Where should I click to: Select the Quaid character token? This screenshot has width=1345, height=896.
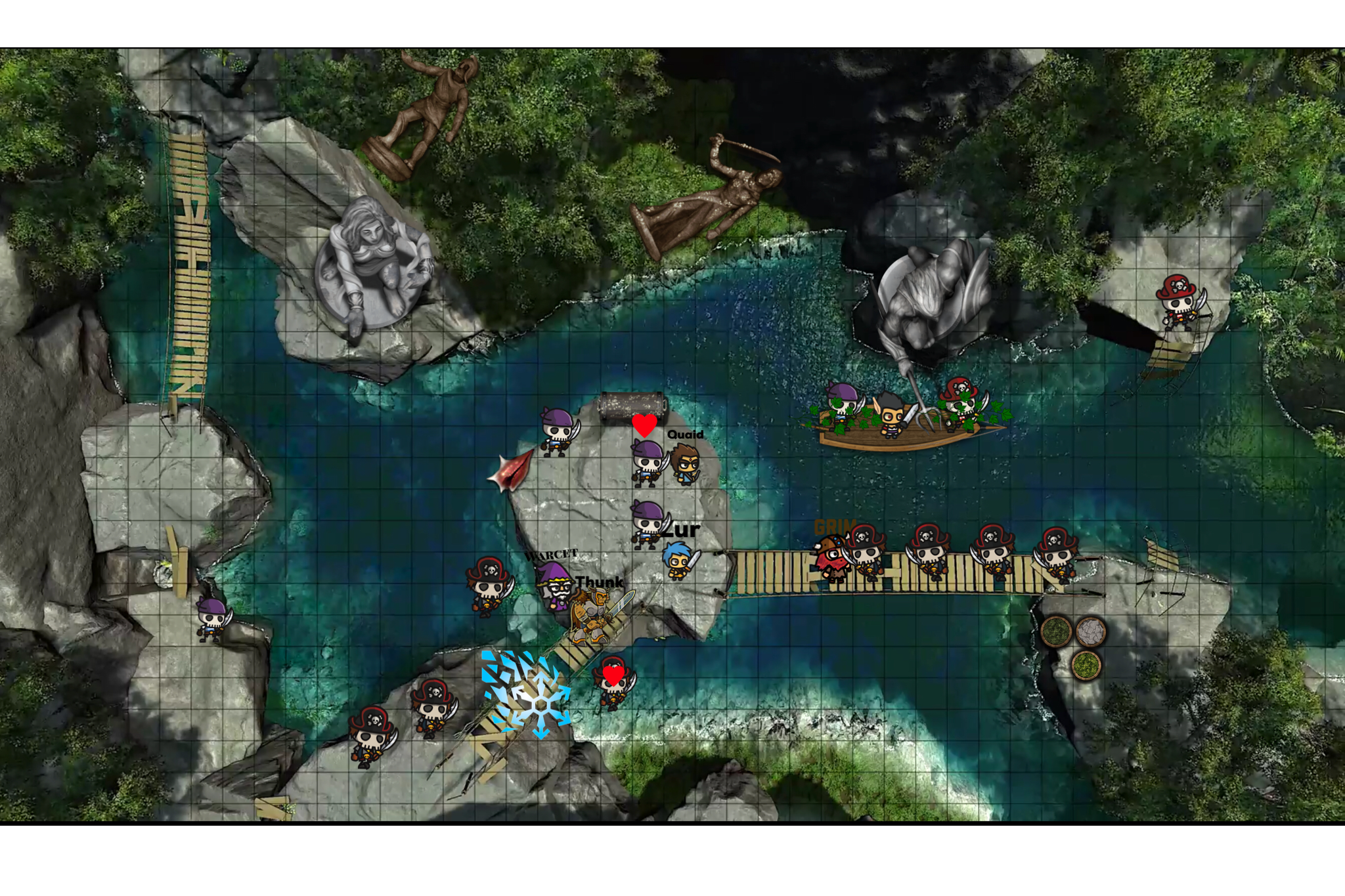(x=685, y=464)
